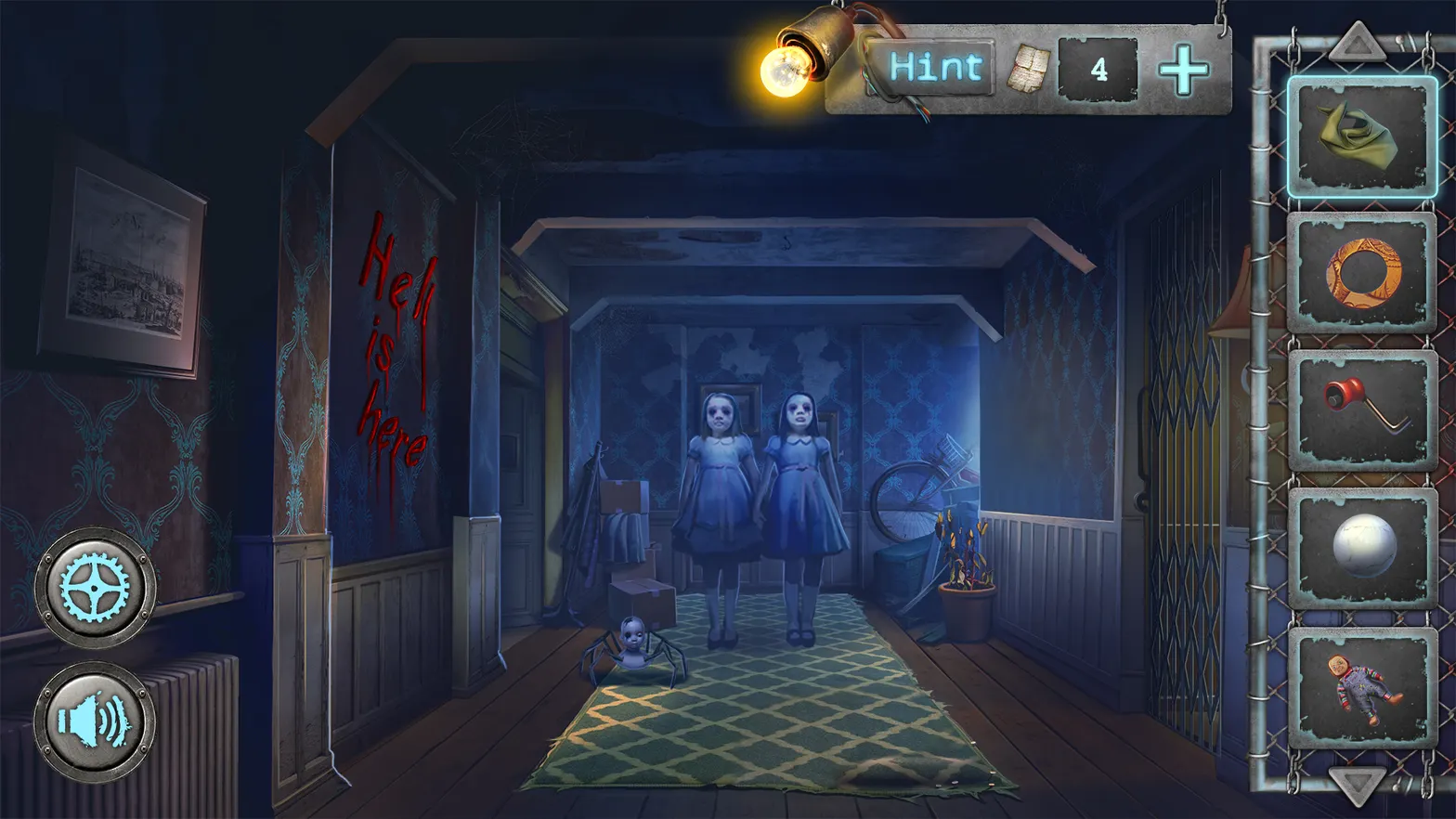Open the hint notes icon beside Hint
The image size is (1456, 819).
pos(1031,65)
